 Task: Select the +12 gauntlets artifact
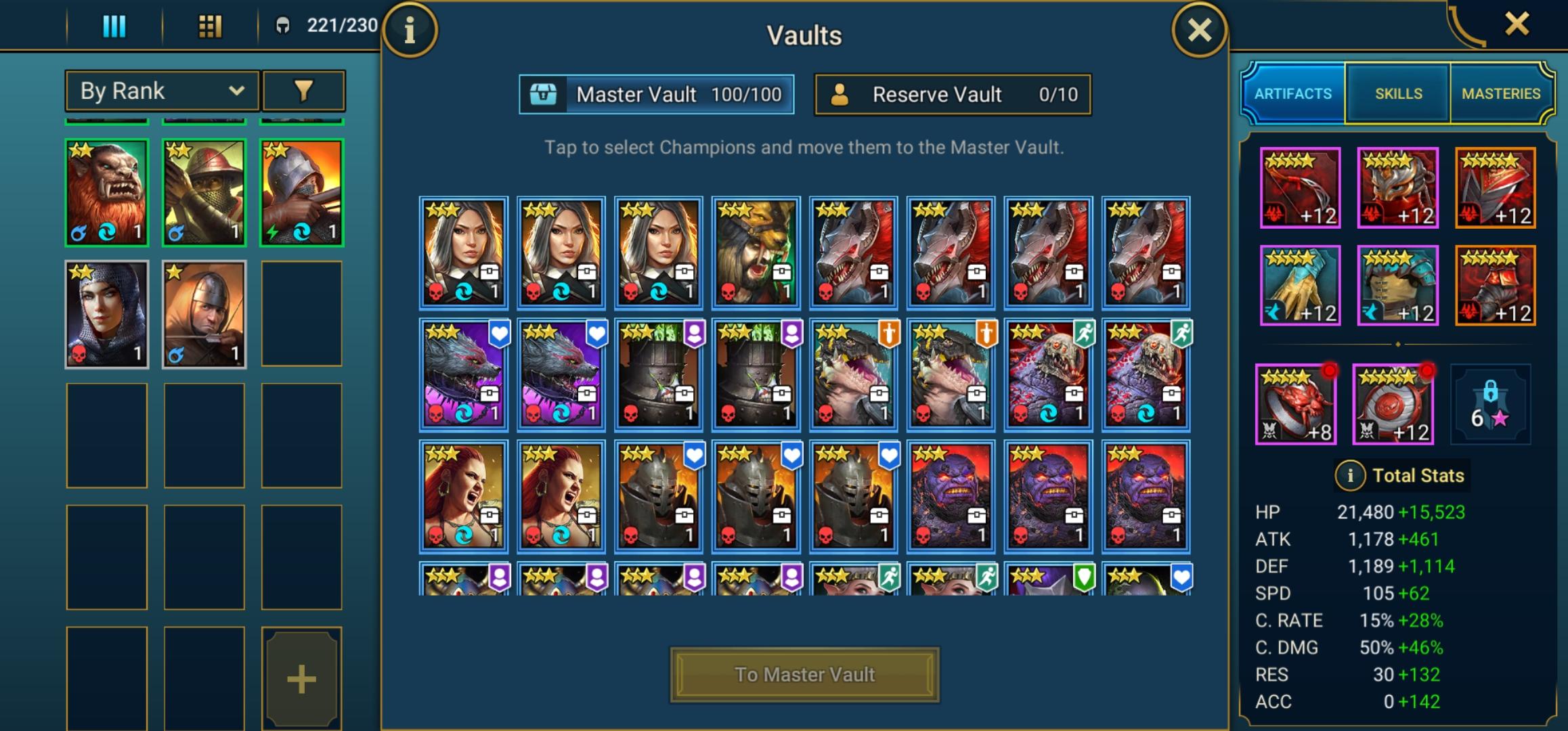click(1299, 285)
